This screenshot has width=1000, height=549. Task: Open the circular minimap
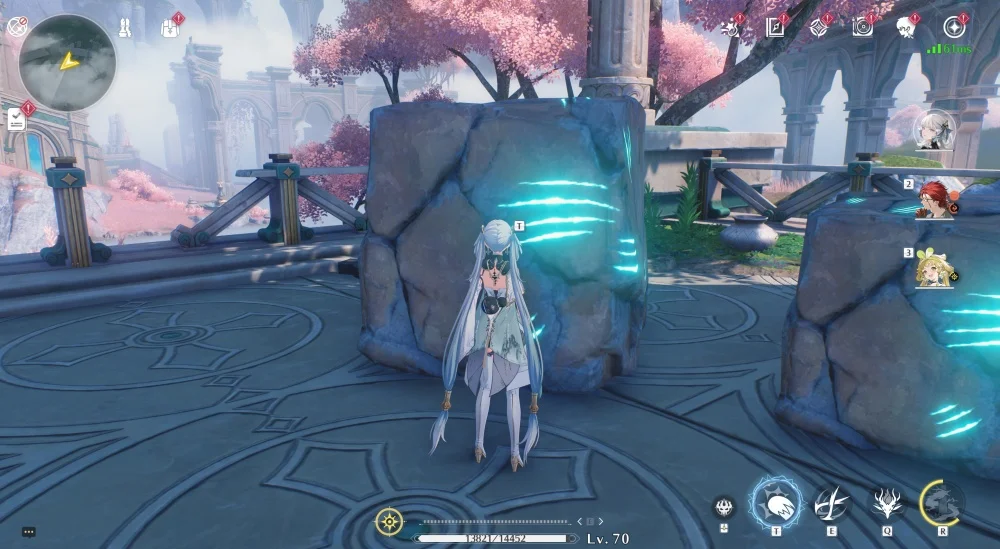67,62
